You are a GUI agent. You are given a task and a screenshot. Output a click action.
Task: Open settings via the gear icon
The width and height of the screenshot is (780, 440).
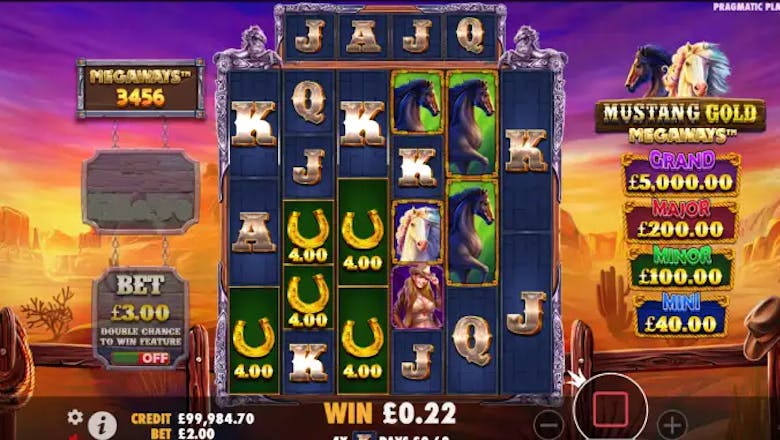pyautogui.click(x=74, y=417)
